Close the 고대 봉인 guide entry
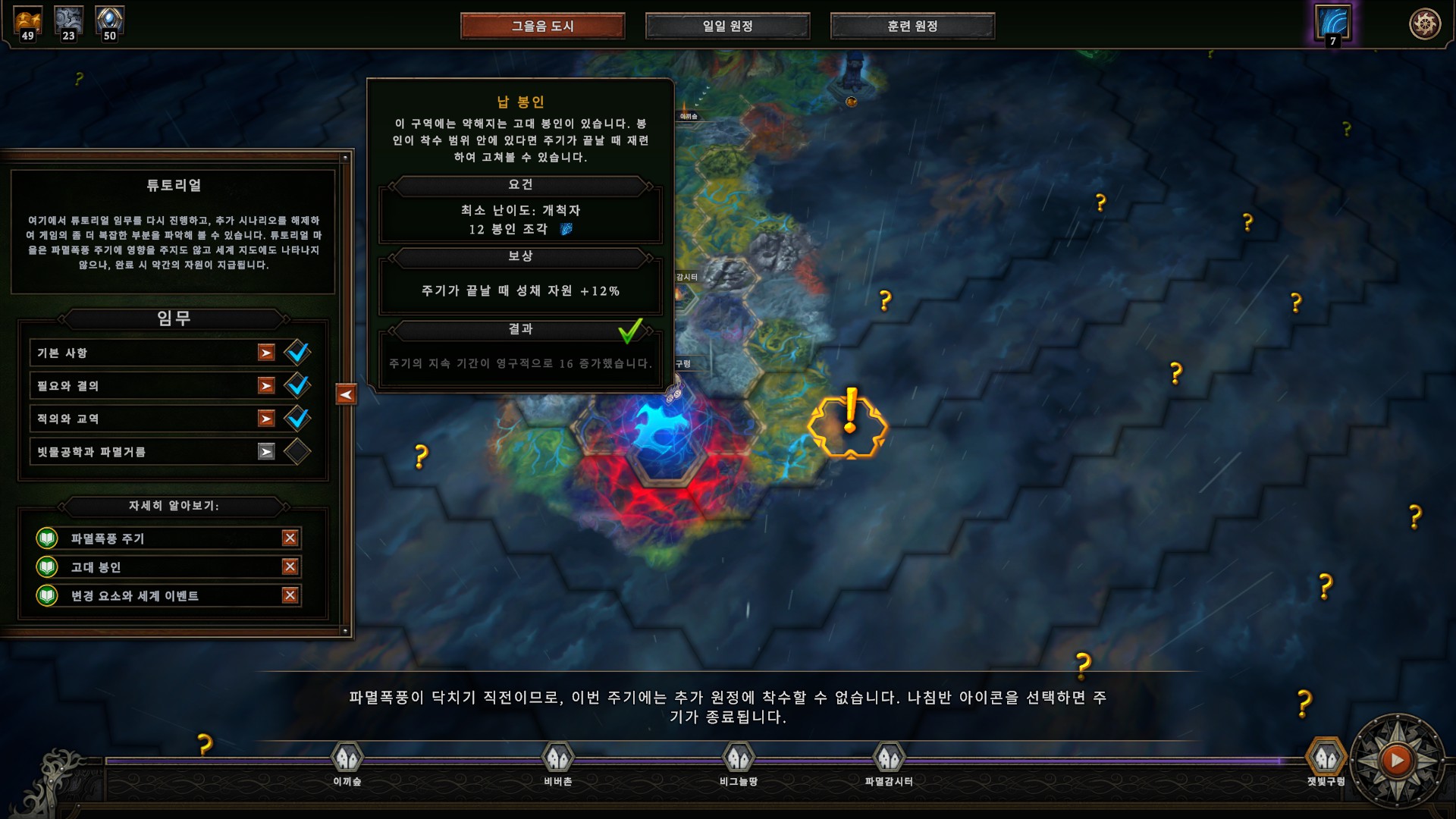This screenshot has height=819, width=1456. point(290,566)
